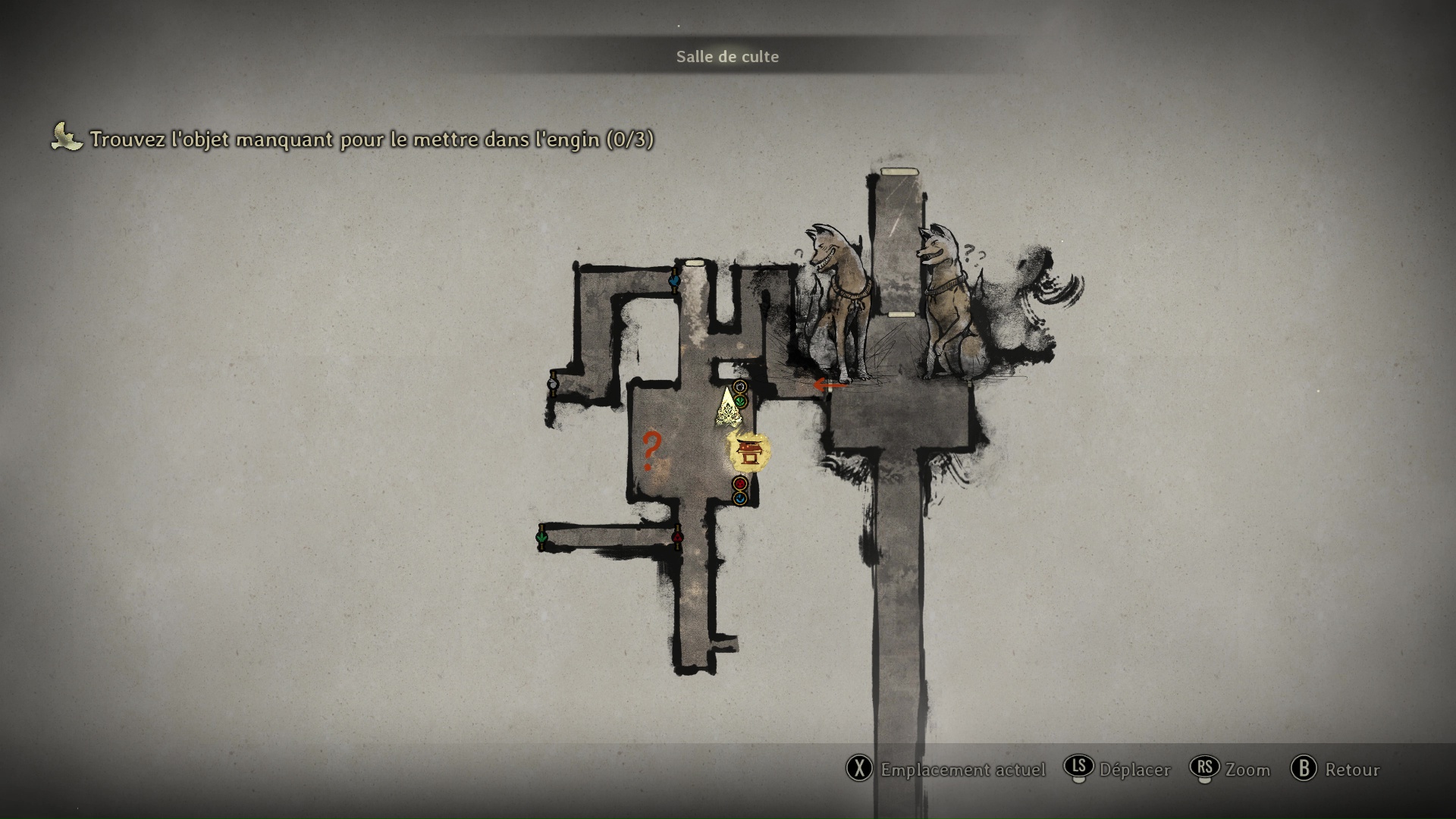Click the orange question mark marker
This screenshot has width=1456, height=819.
[x=650, y=450]
